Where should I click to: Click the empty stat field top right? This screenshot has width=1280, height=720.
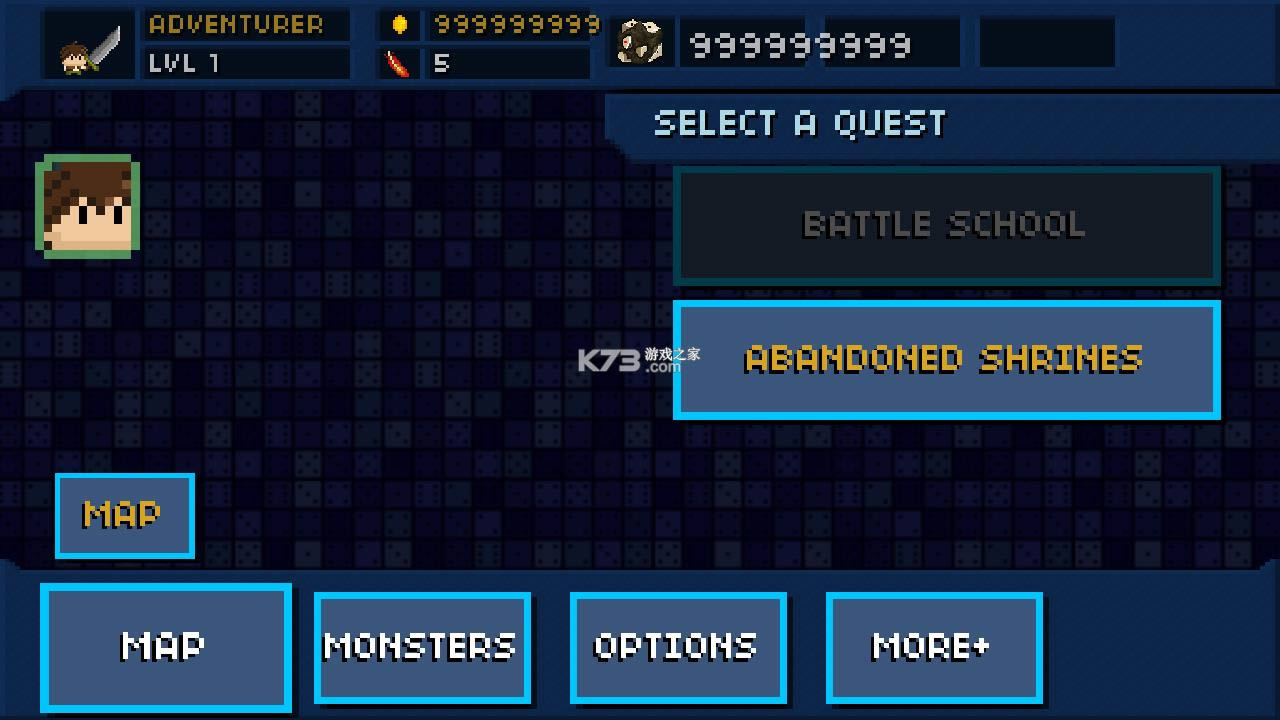click(1046, 42)
